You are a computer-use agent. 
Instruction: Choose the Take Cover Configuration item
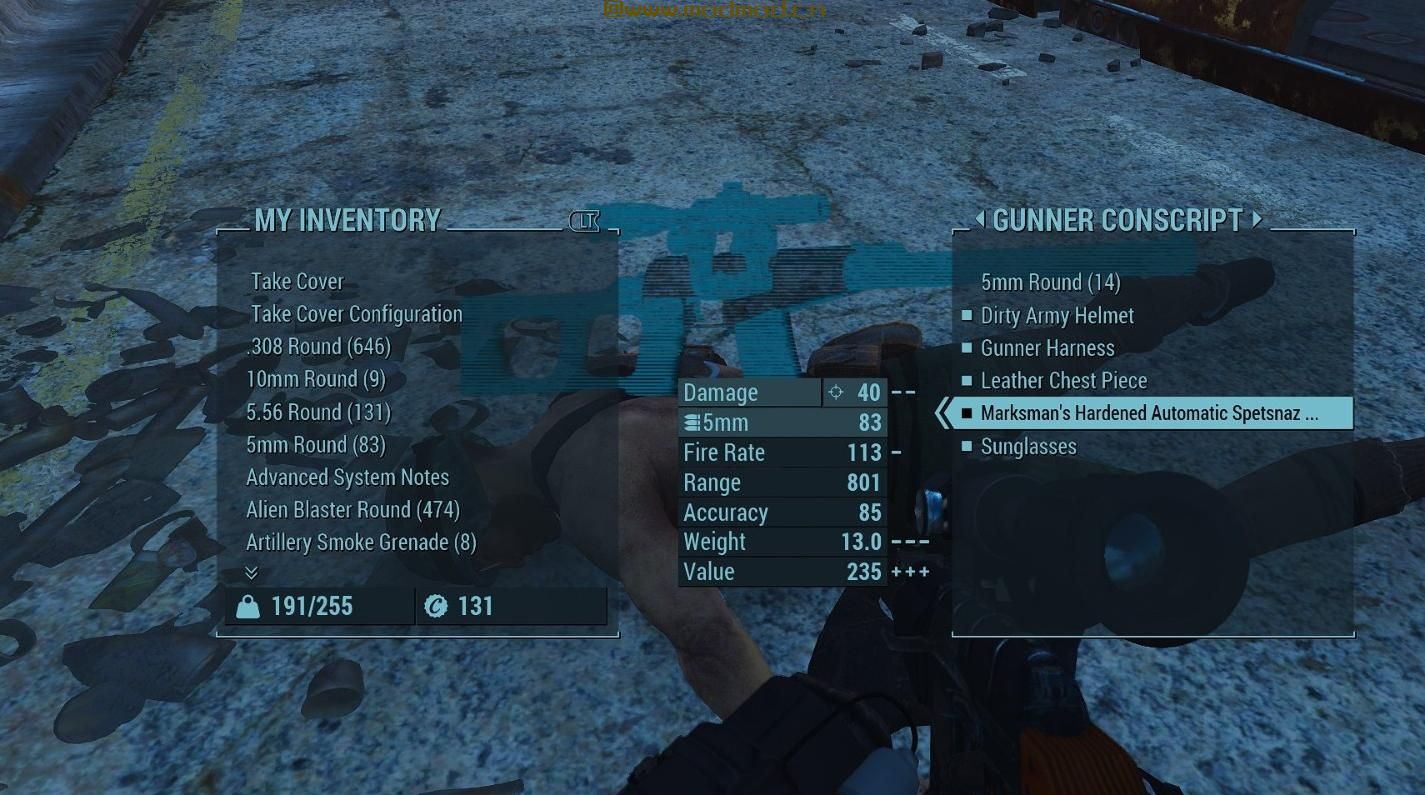point(356,314)
